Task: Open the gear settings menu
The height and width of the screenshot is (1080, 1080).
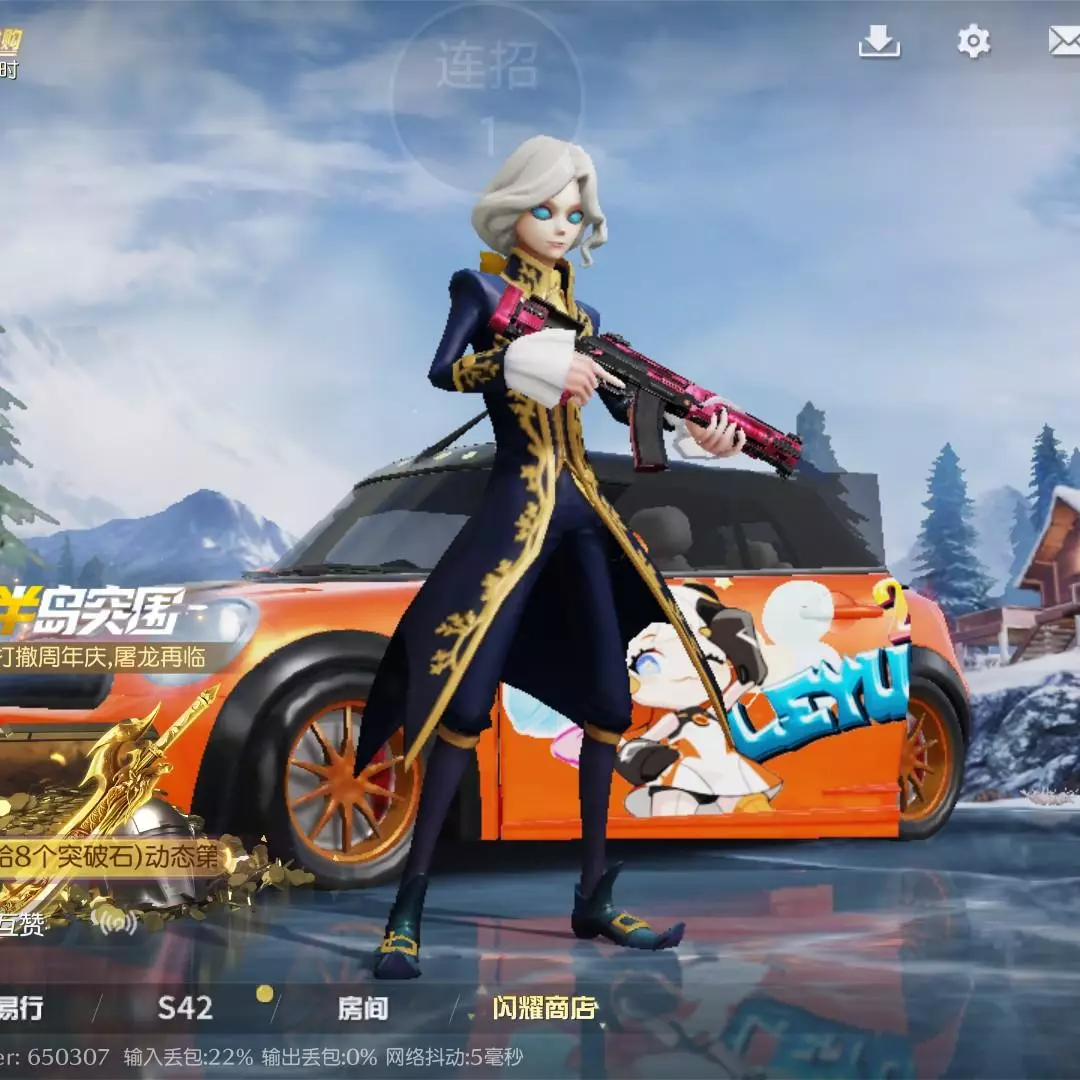Action: [973, 41]
